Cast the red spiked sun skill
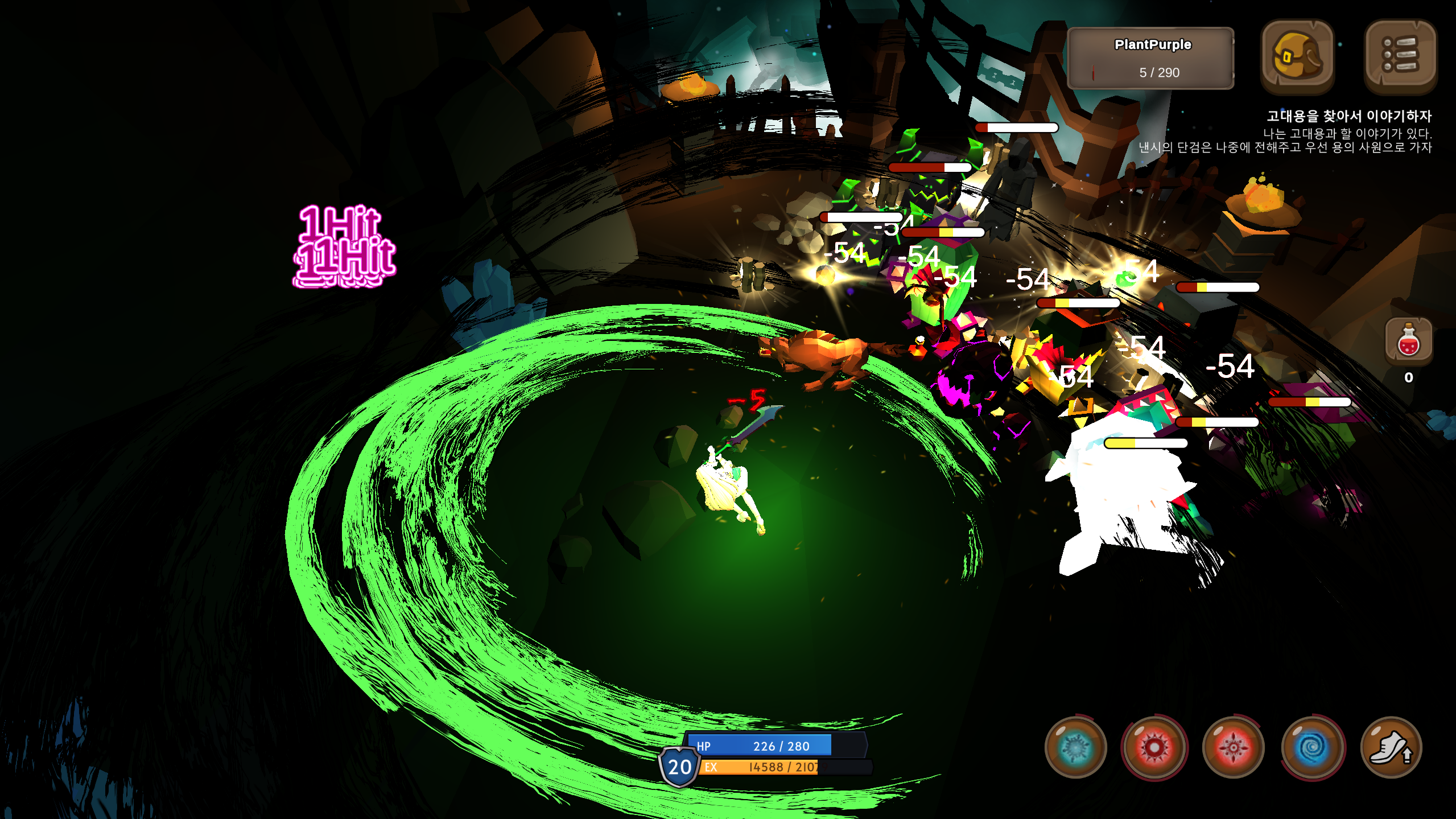 coord(1154,747)
